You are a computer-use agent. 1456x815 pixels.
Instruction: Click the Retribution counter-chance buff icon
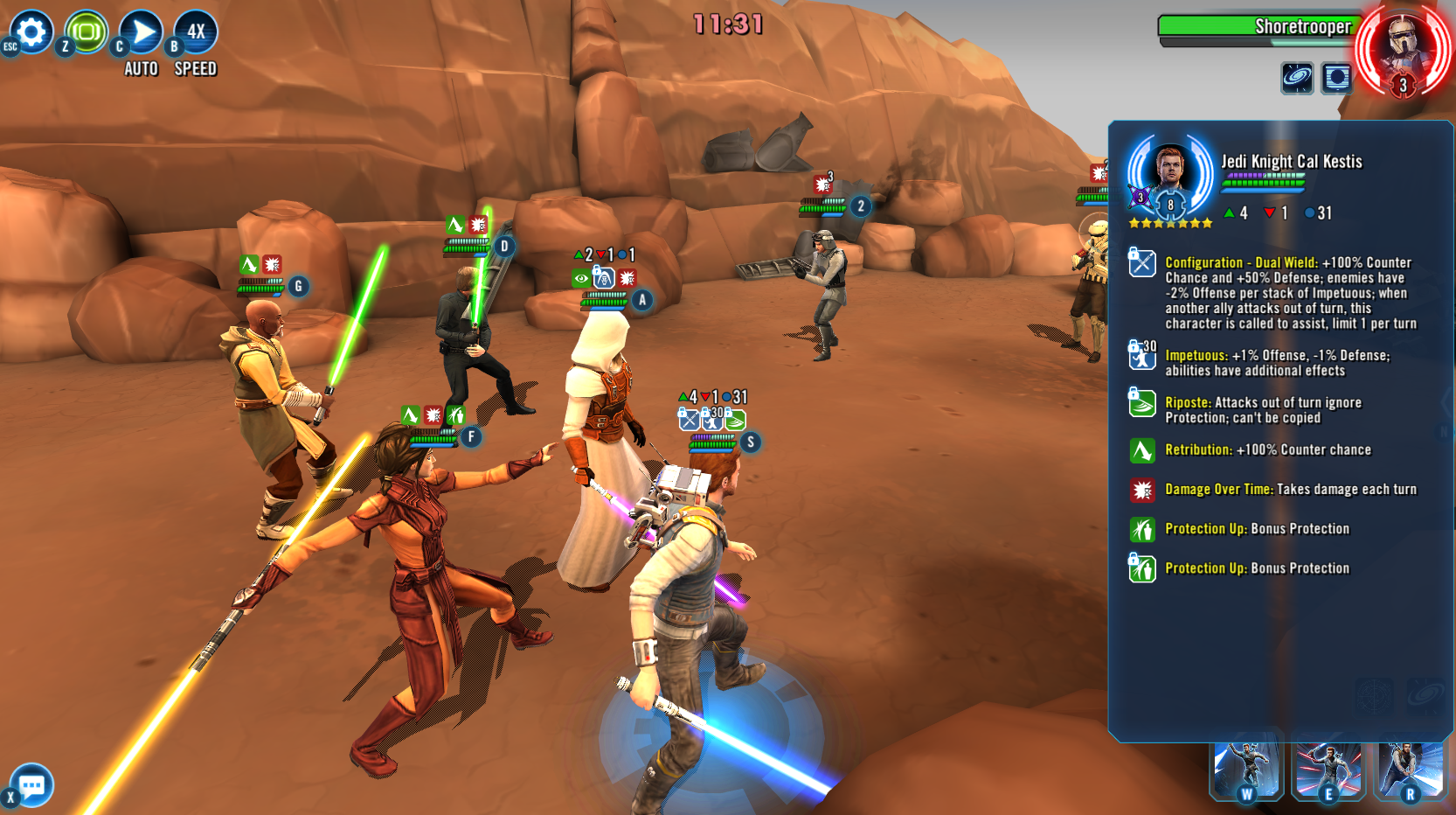[1141, 449]
